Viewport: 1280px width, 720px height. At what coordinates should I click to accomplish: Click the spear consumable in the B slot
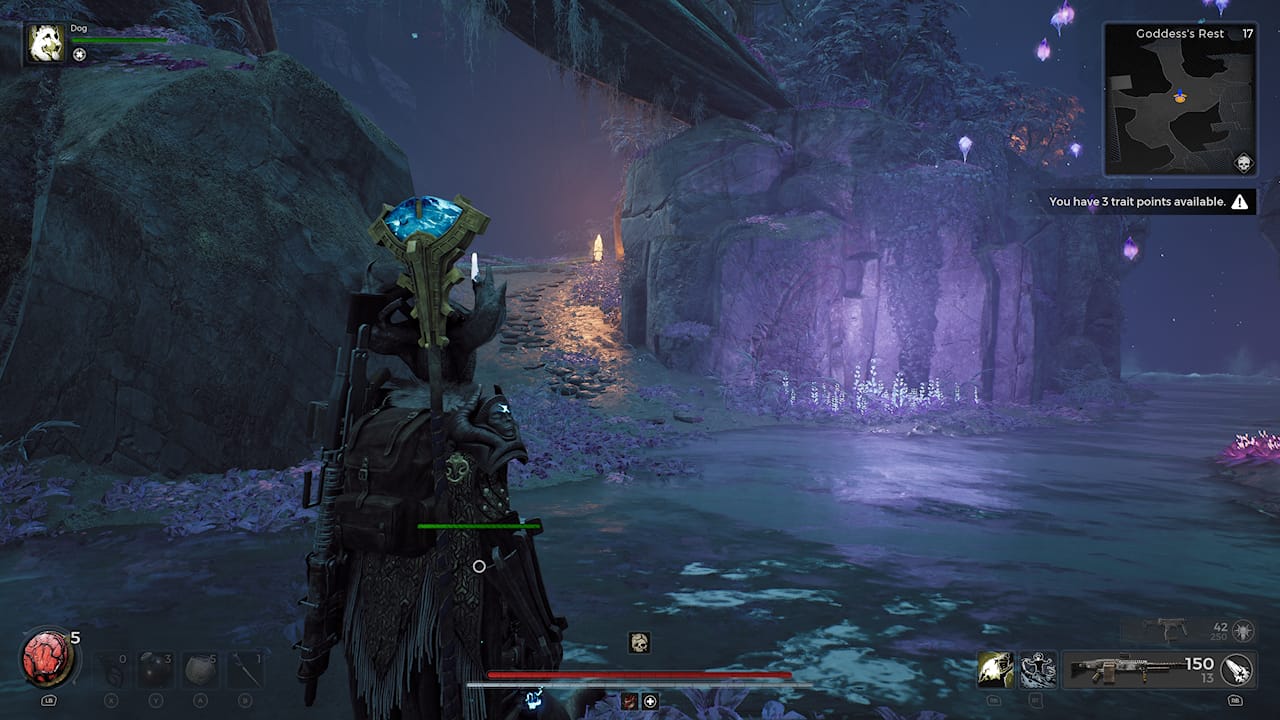246,668
